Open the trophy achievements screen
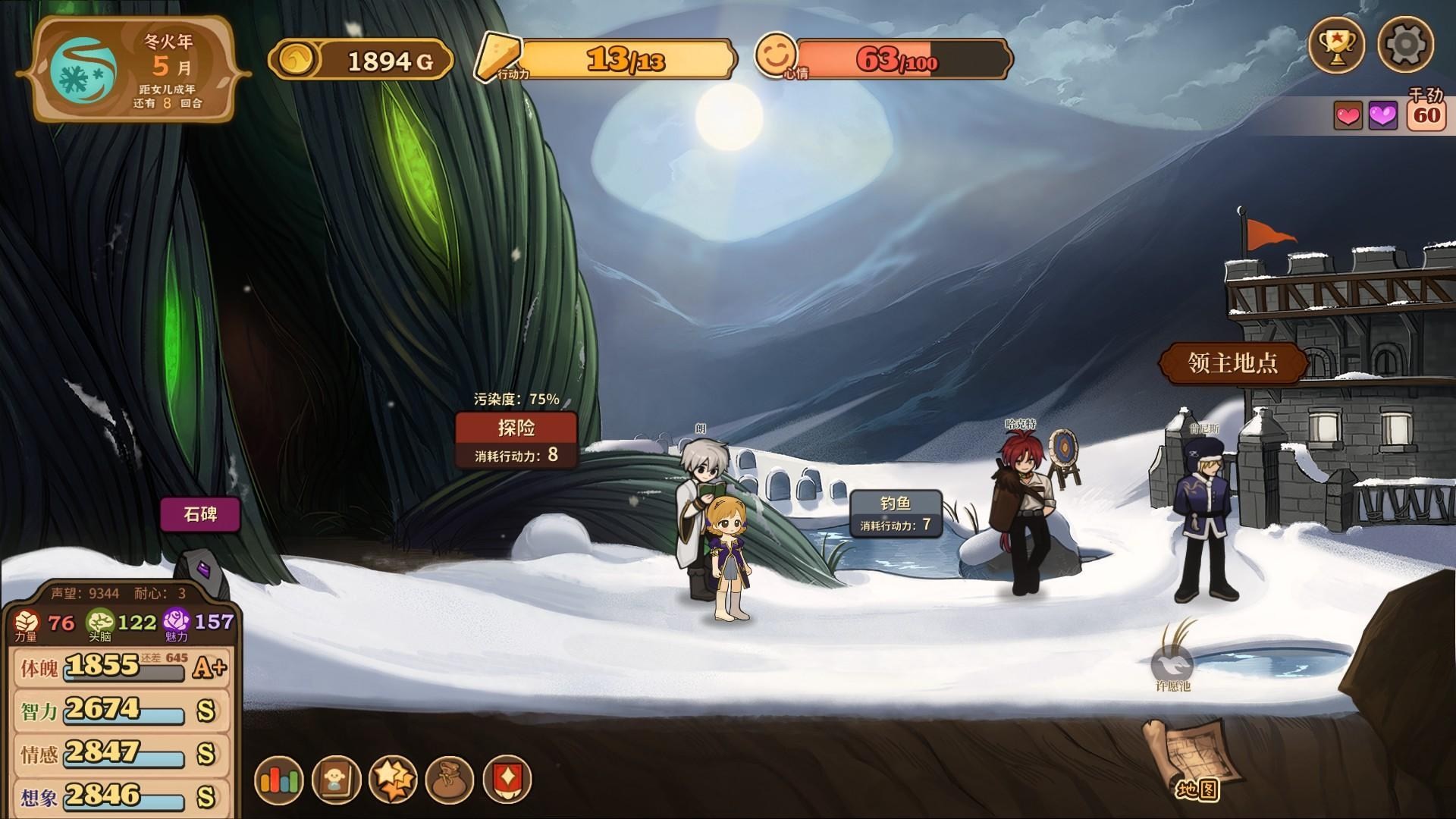This screenshot has height=819, width=1456. tap(1336, 45)
